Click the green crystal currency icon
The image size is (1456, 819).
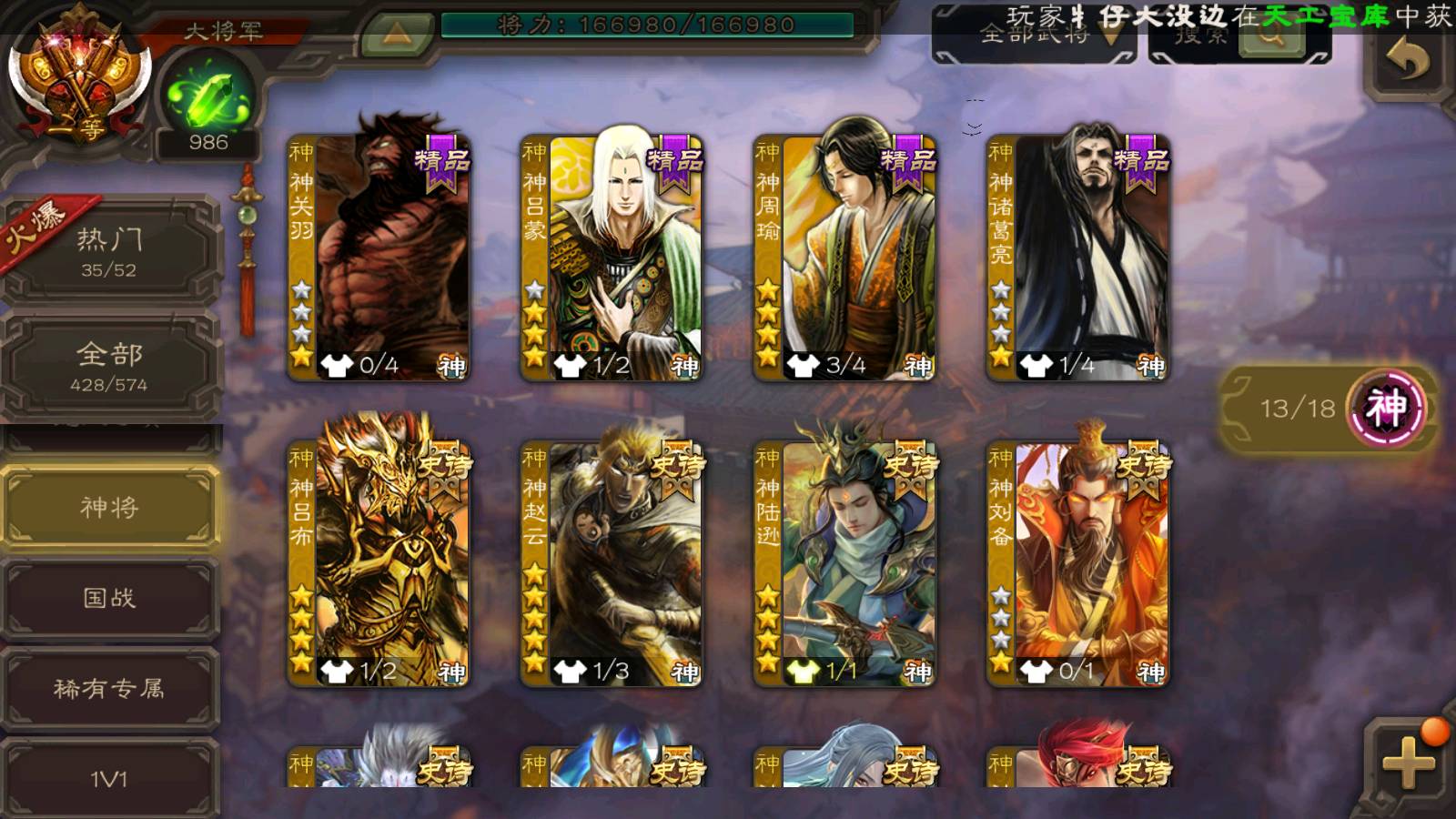coord(208,97)
